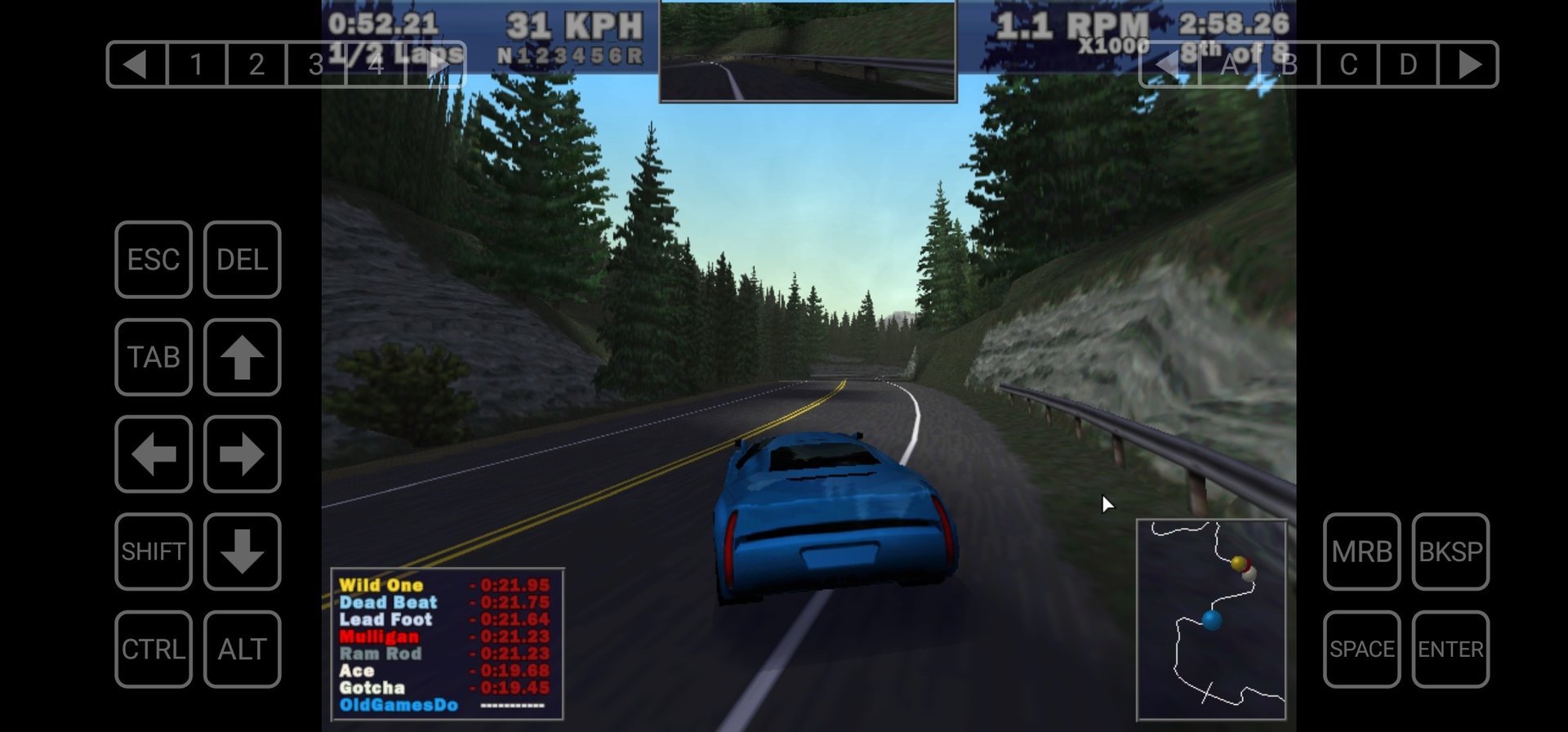The width and height of the screenshot is (1568, 732).
Task: Tap the ESC overlay key
Action: pos(154,260)
